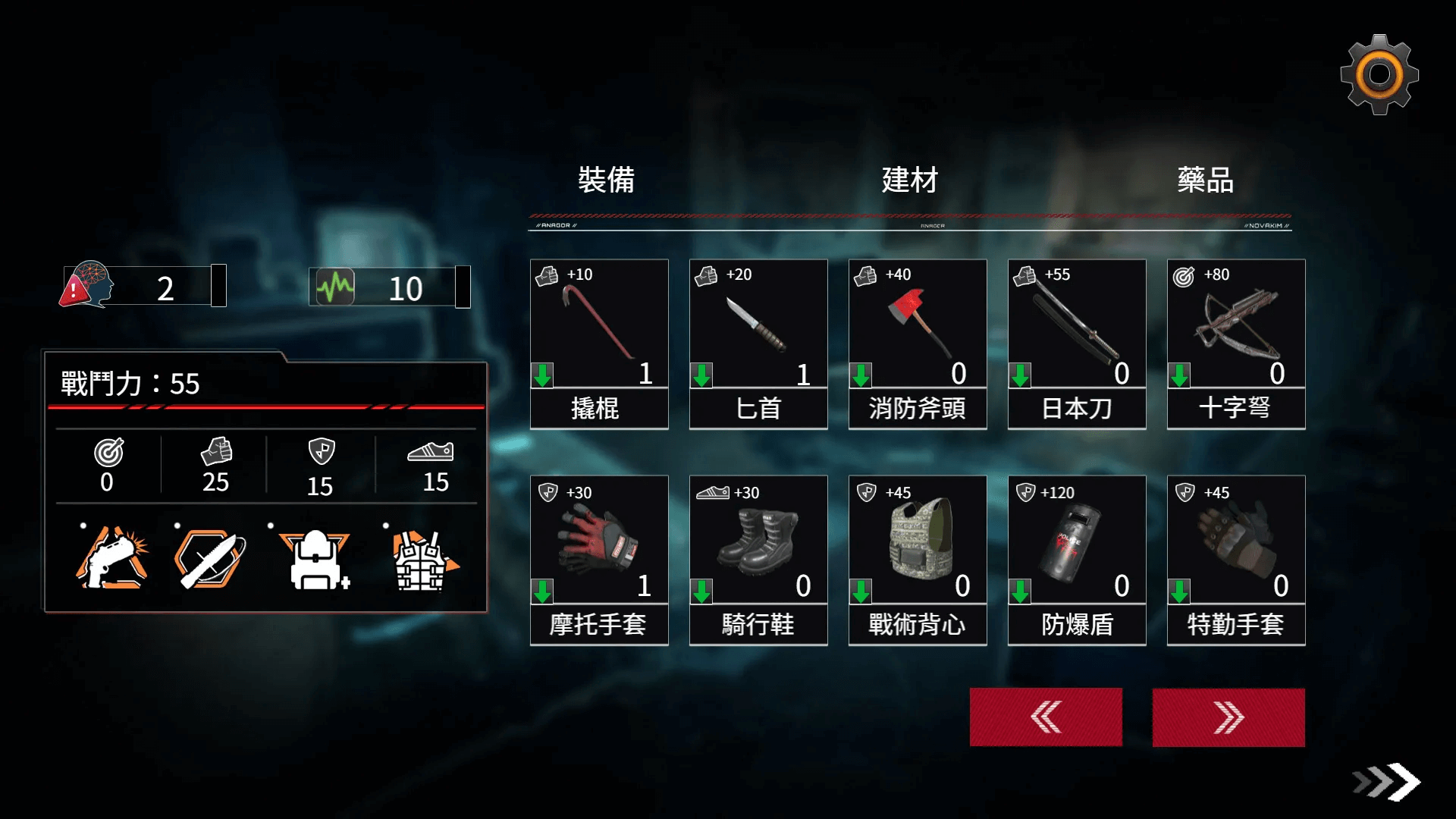This screenshot has width=1456, height=819.
Task: Go to the next item page
Action: (1228, 716)
